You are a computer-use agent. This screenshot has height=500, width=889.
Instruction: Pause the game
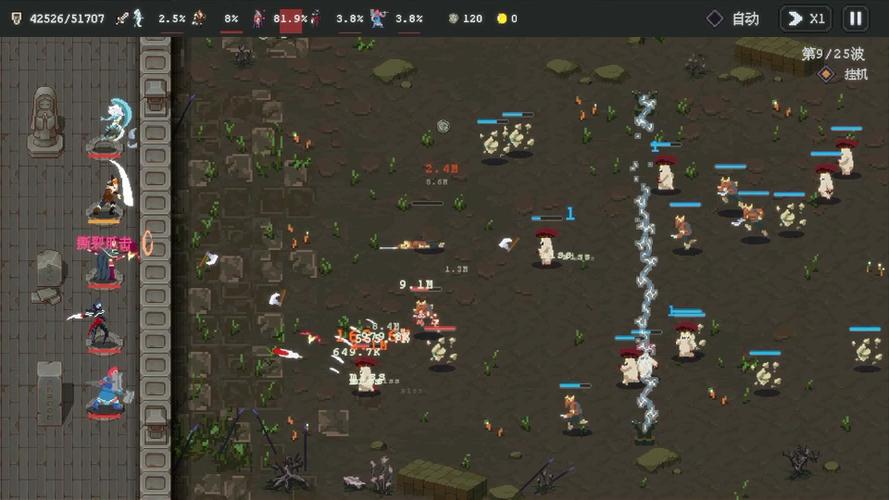coord(855,18)
